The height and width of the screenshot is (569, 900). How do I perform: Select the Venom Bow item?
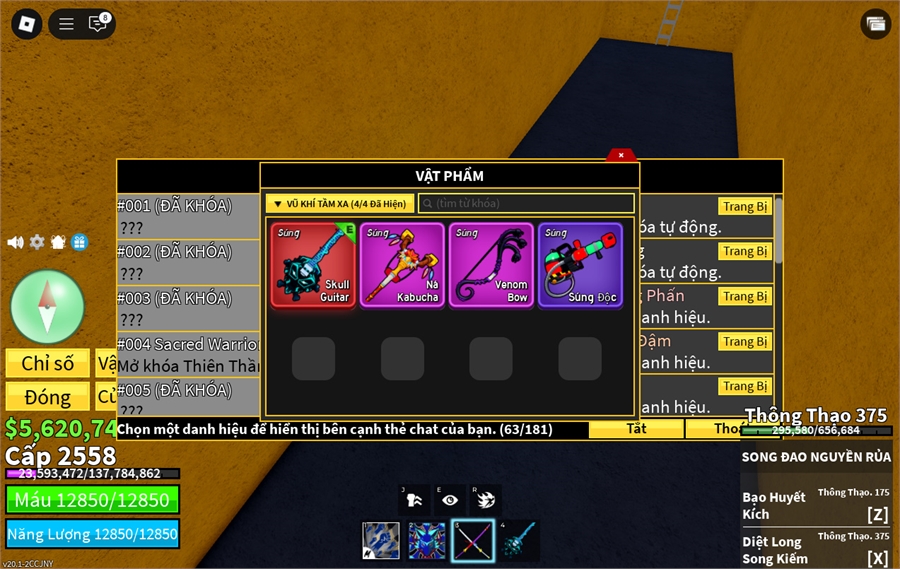(491, 265)
